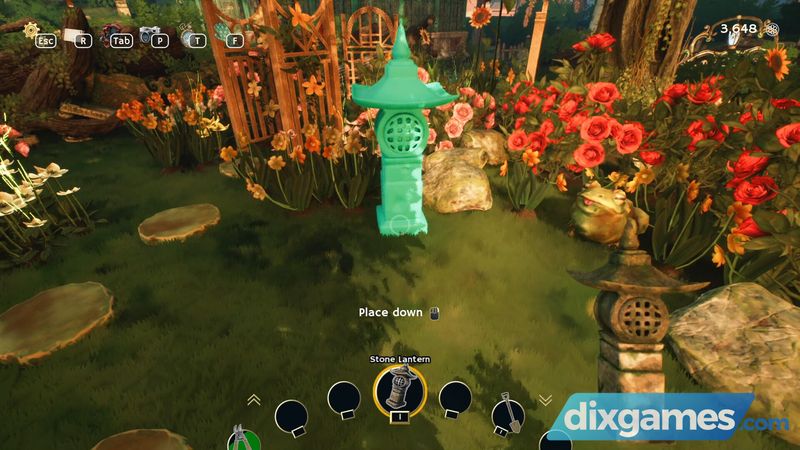
Task: Select the shovel tool slot
Action: (x=507, y=412)
